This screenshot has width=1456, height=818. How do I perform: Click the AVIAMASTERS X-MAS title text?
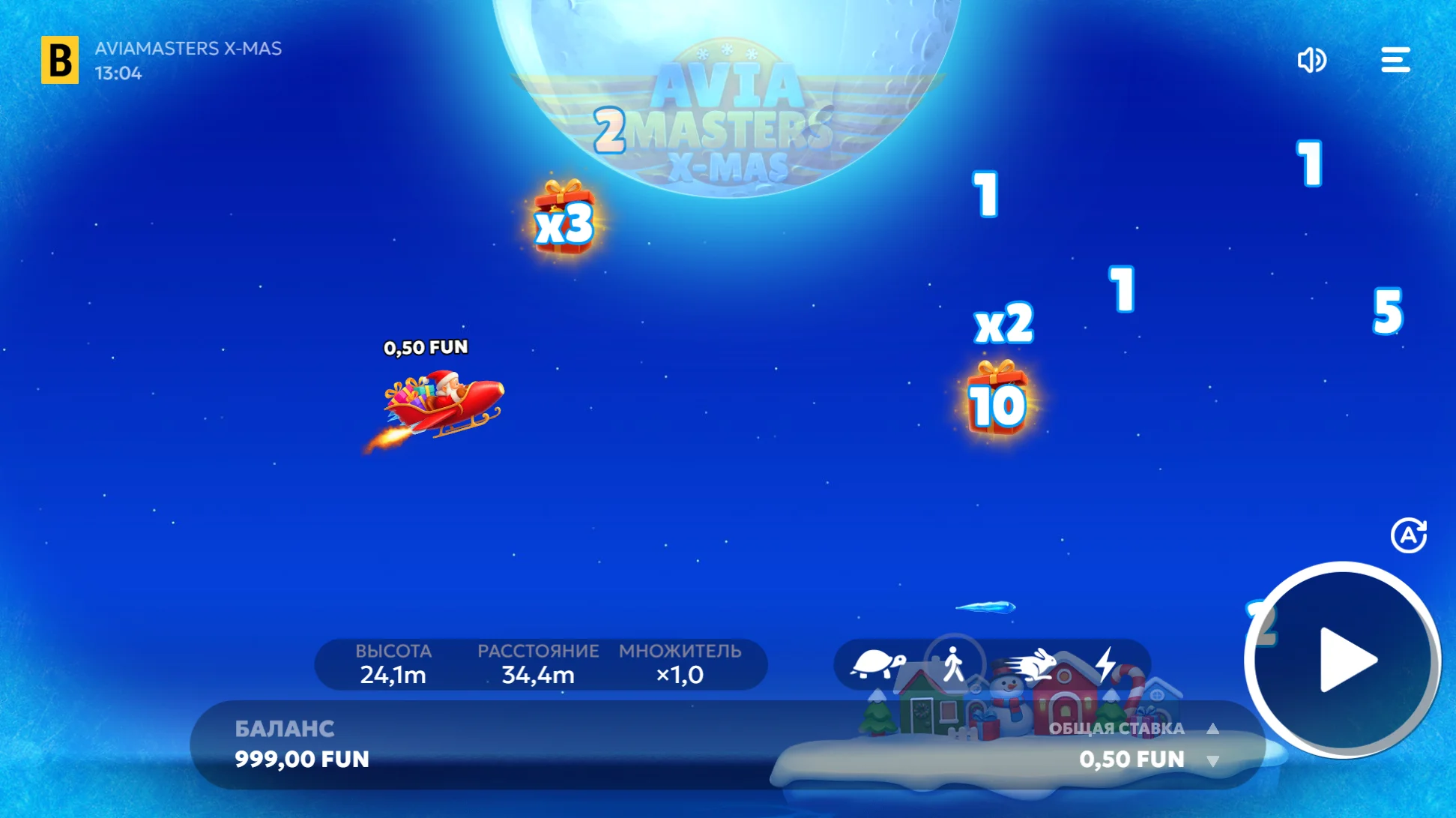point(187,49)
